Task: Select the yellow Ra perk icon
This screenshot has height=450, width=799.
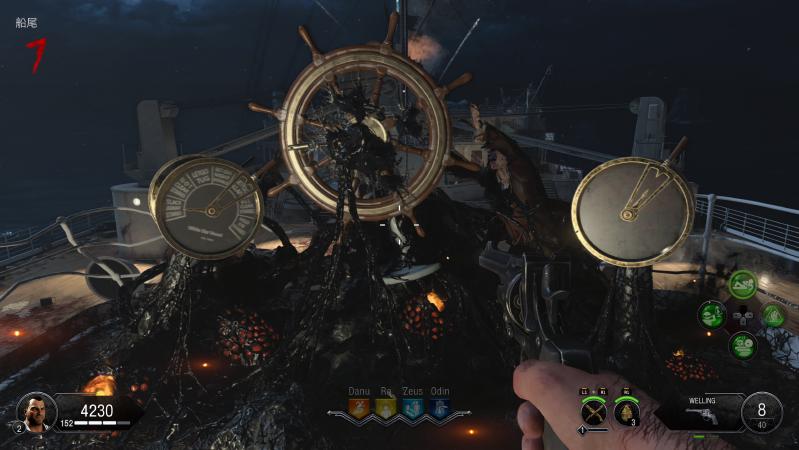Action: point(385,407)
